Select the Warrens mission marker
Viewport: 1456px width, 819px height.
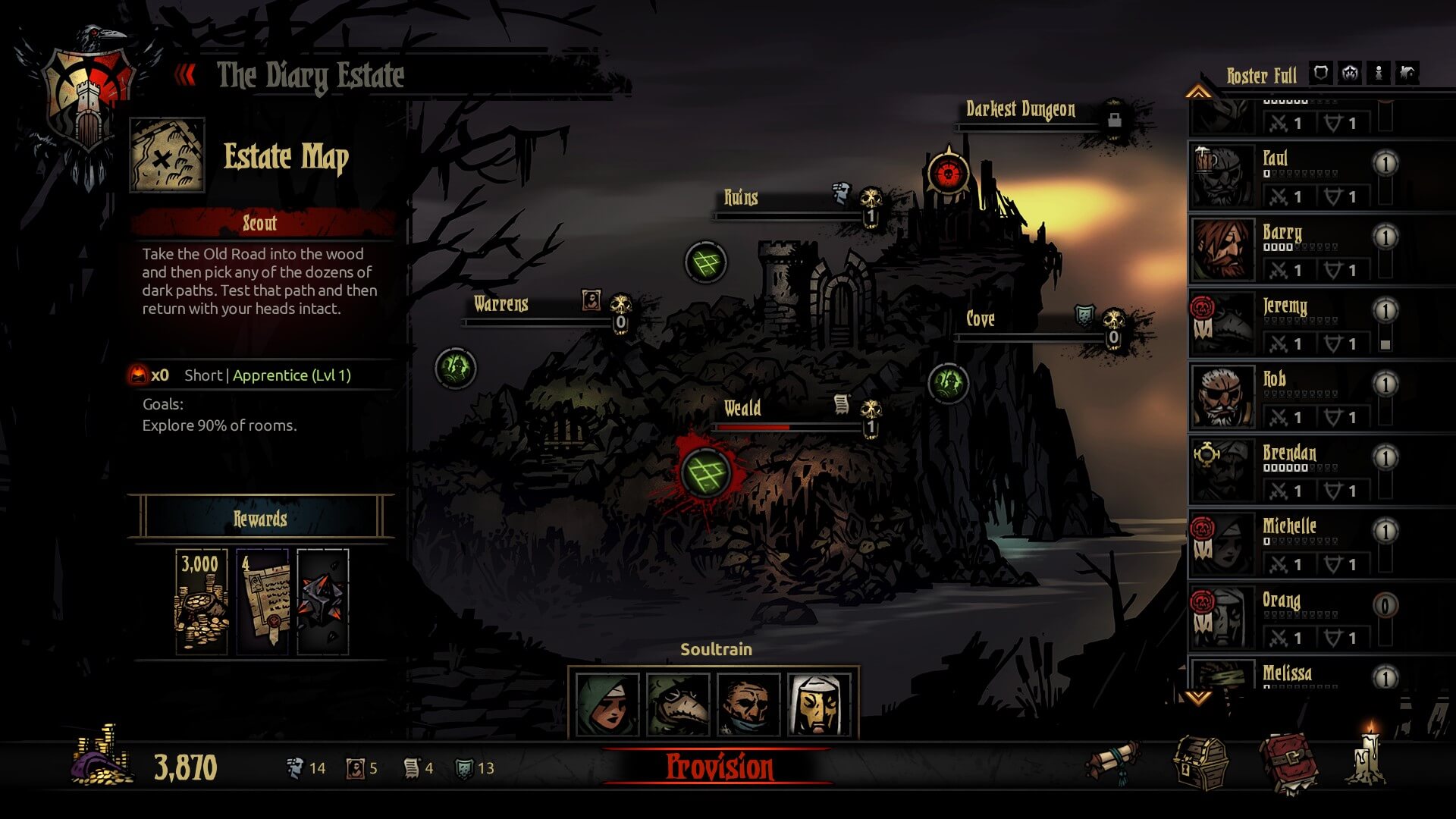(455, 369)
